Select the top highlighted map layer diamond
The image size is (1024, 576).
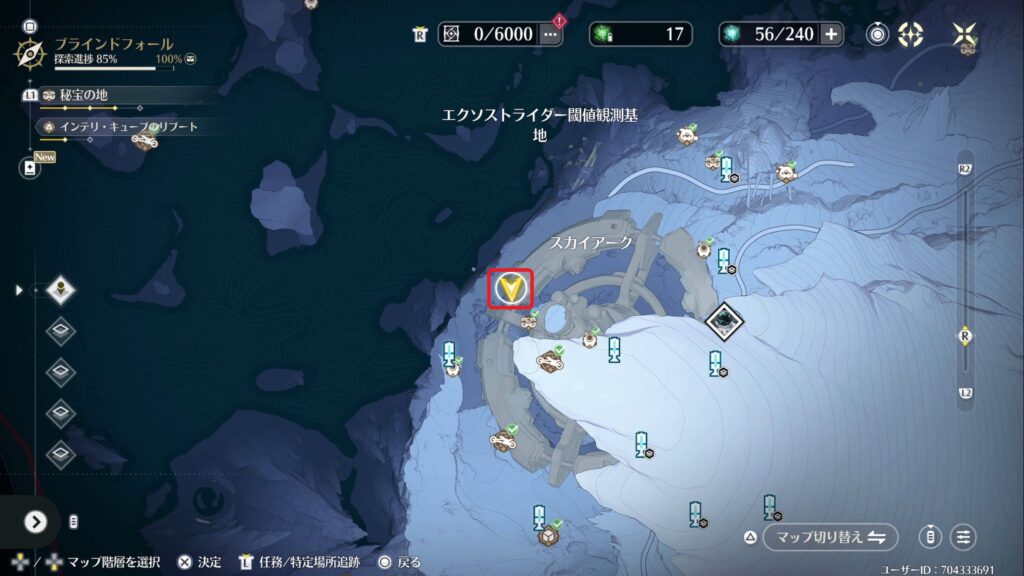pos(62,290)
